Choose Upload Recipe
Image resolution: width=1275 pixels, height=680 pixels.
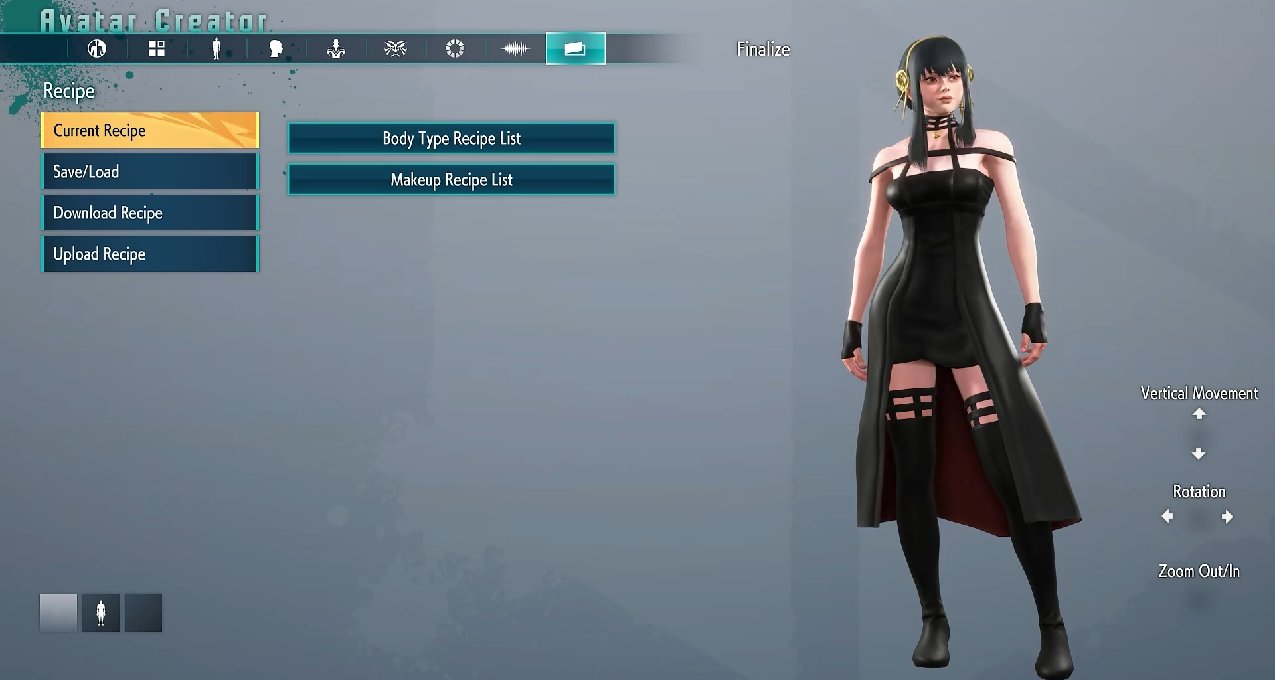(150, 254)
